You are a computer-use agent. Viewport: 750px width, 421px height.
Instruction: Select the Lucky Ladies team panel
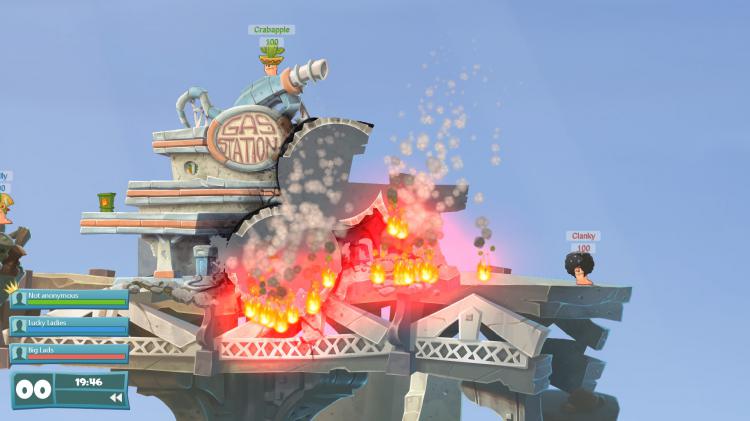[x=69, y=325]
